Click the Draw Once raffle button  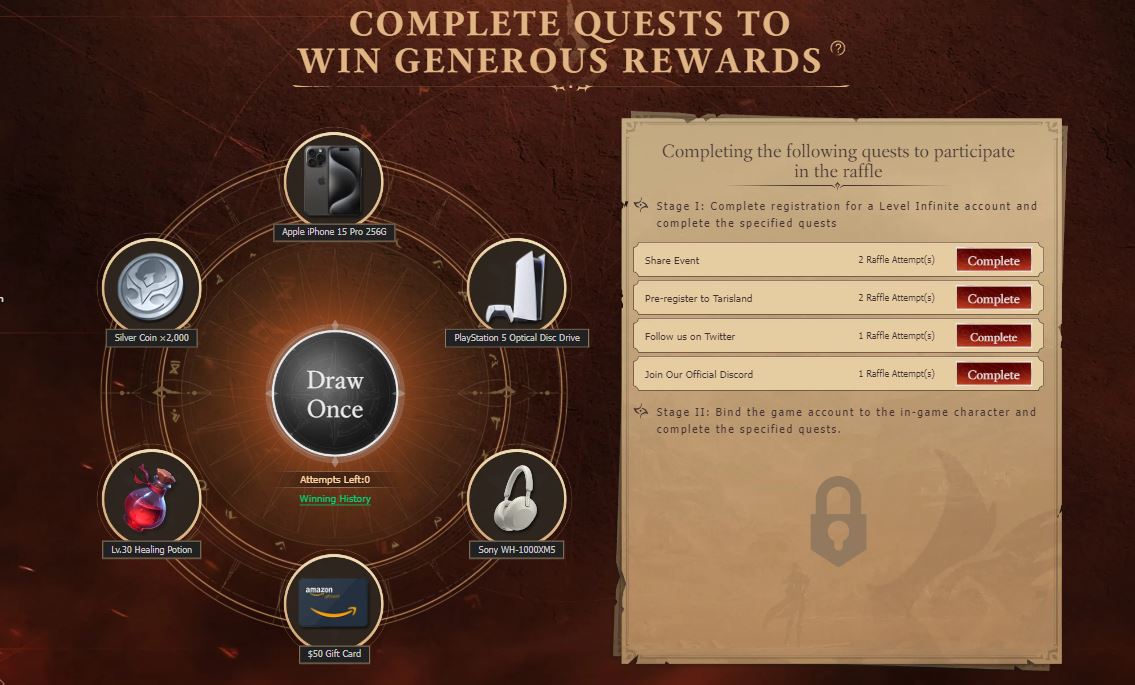click(x=335, y=394)
